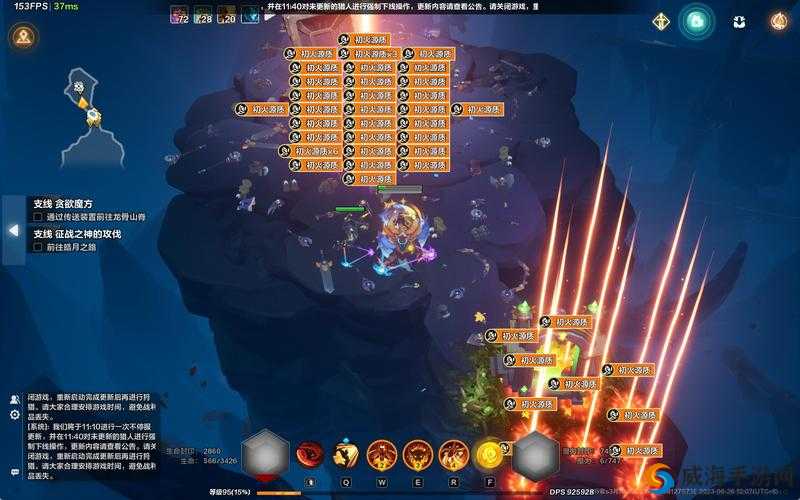Open the map via the orange location icon

pos(22,38)
